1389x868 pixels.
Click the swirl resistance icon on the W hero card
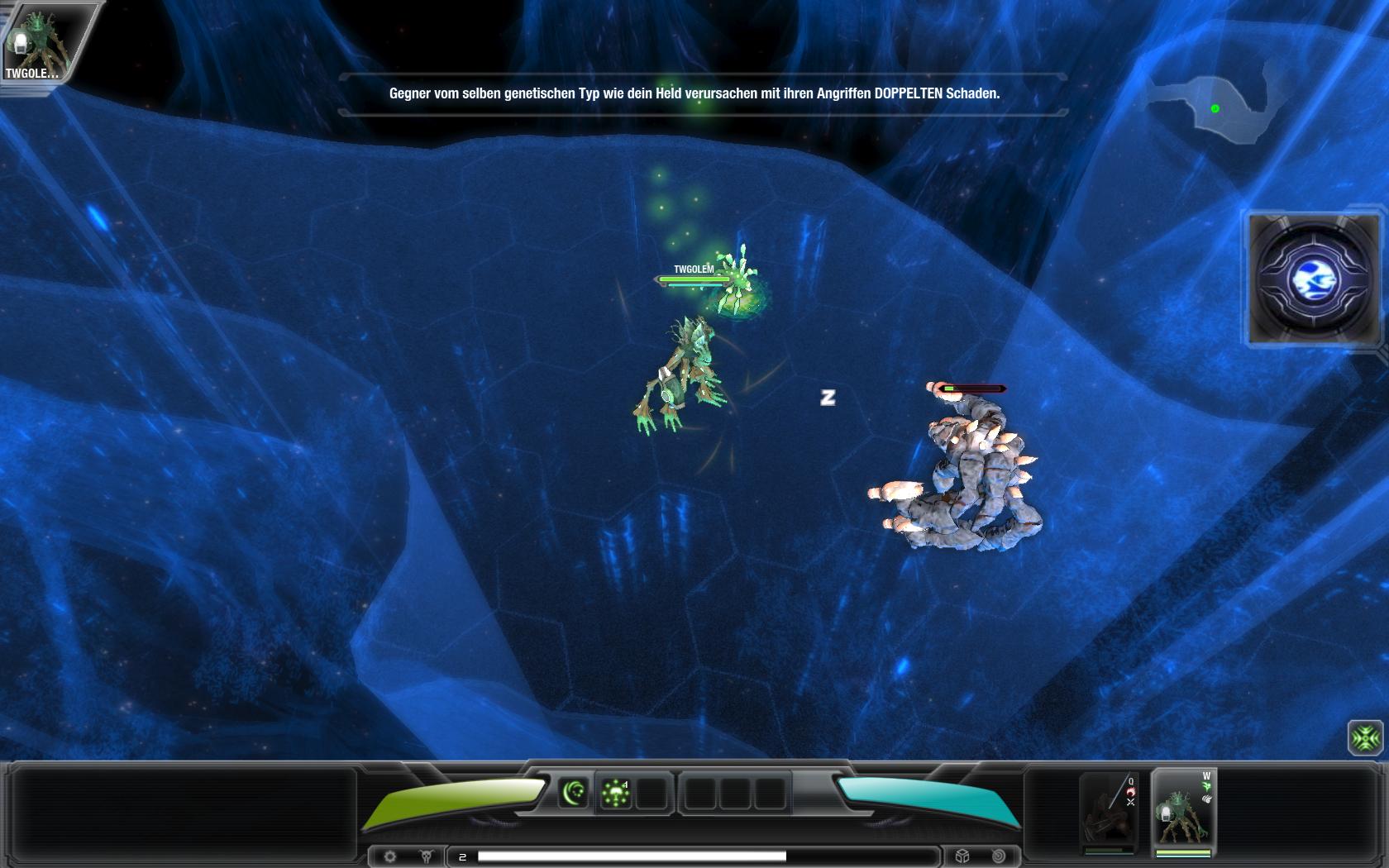point(1208,799)
